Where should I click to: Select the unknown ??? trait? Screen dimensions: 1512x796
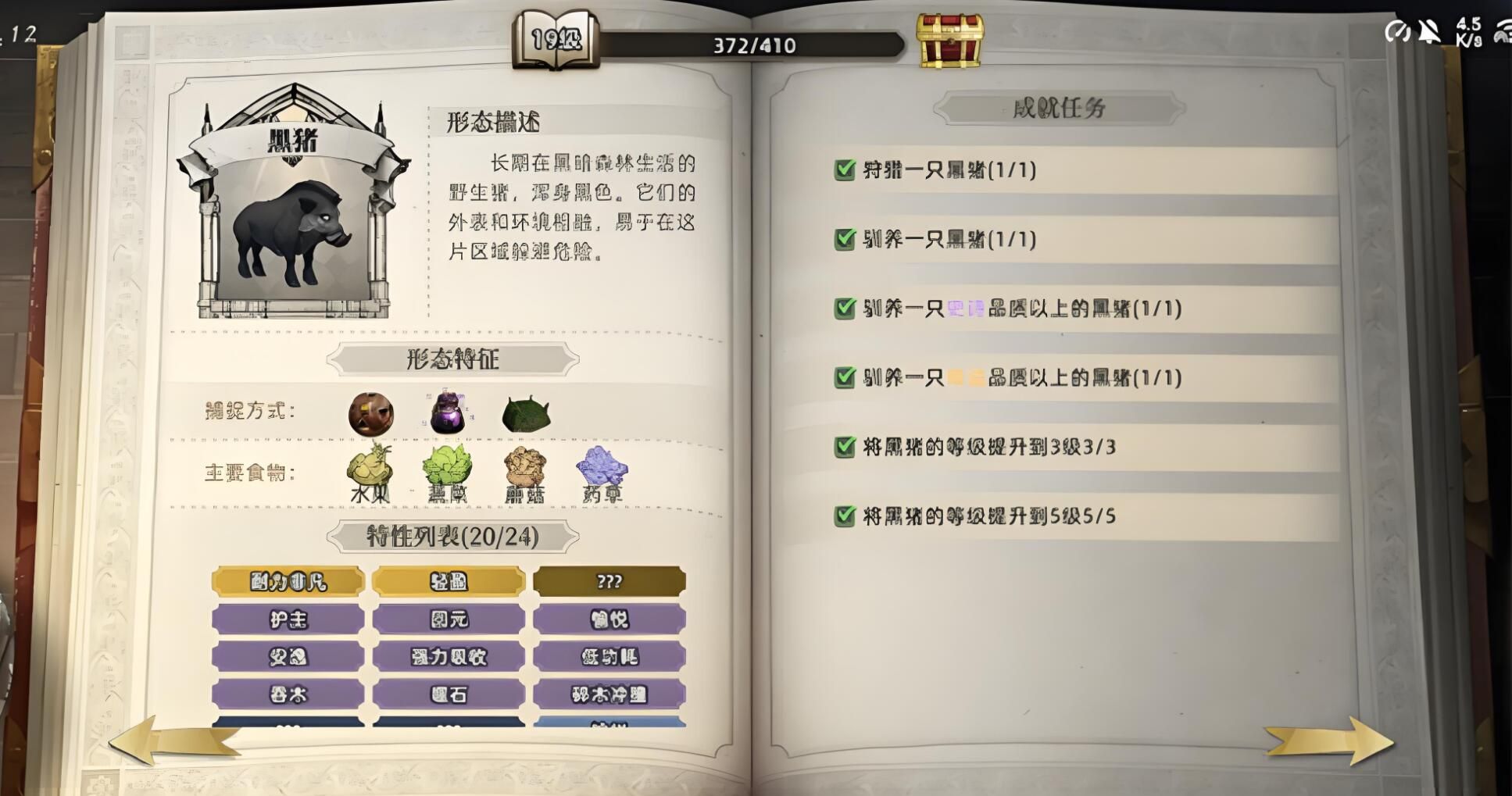point(609,581)
